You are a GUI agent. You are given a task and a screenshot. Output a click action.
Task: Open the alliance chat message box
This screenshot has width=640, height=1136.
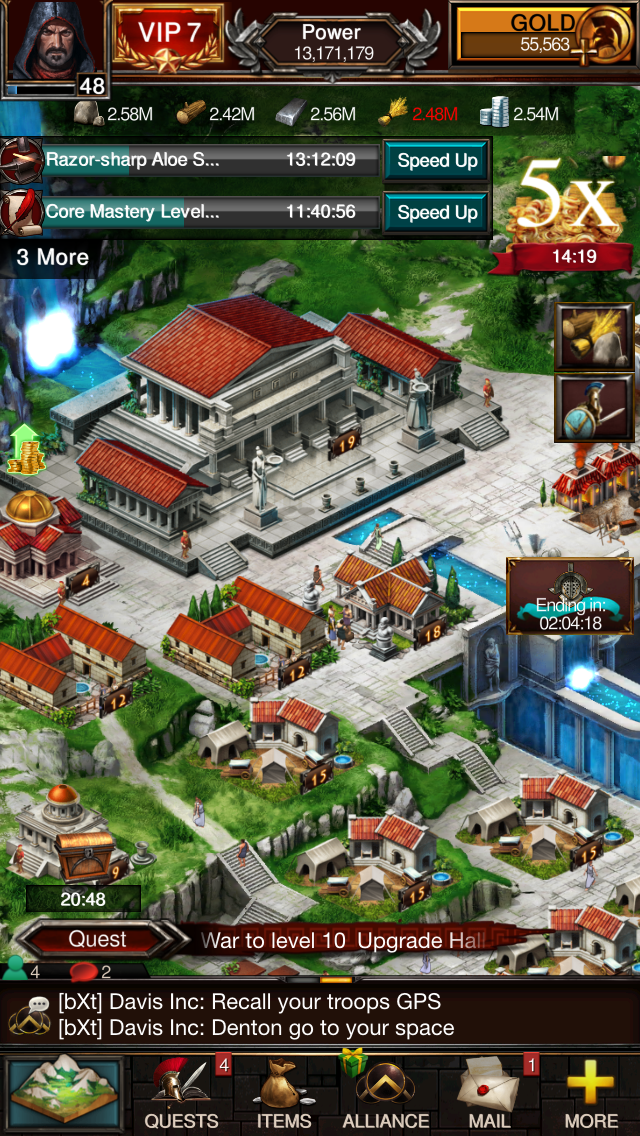(x=320, y=1014)
